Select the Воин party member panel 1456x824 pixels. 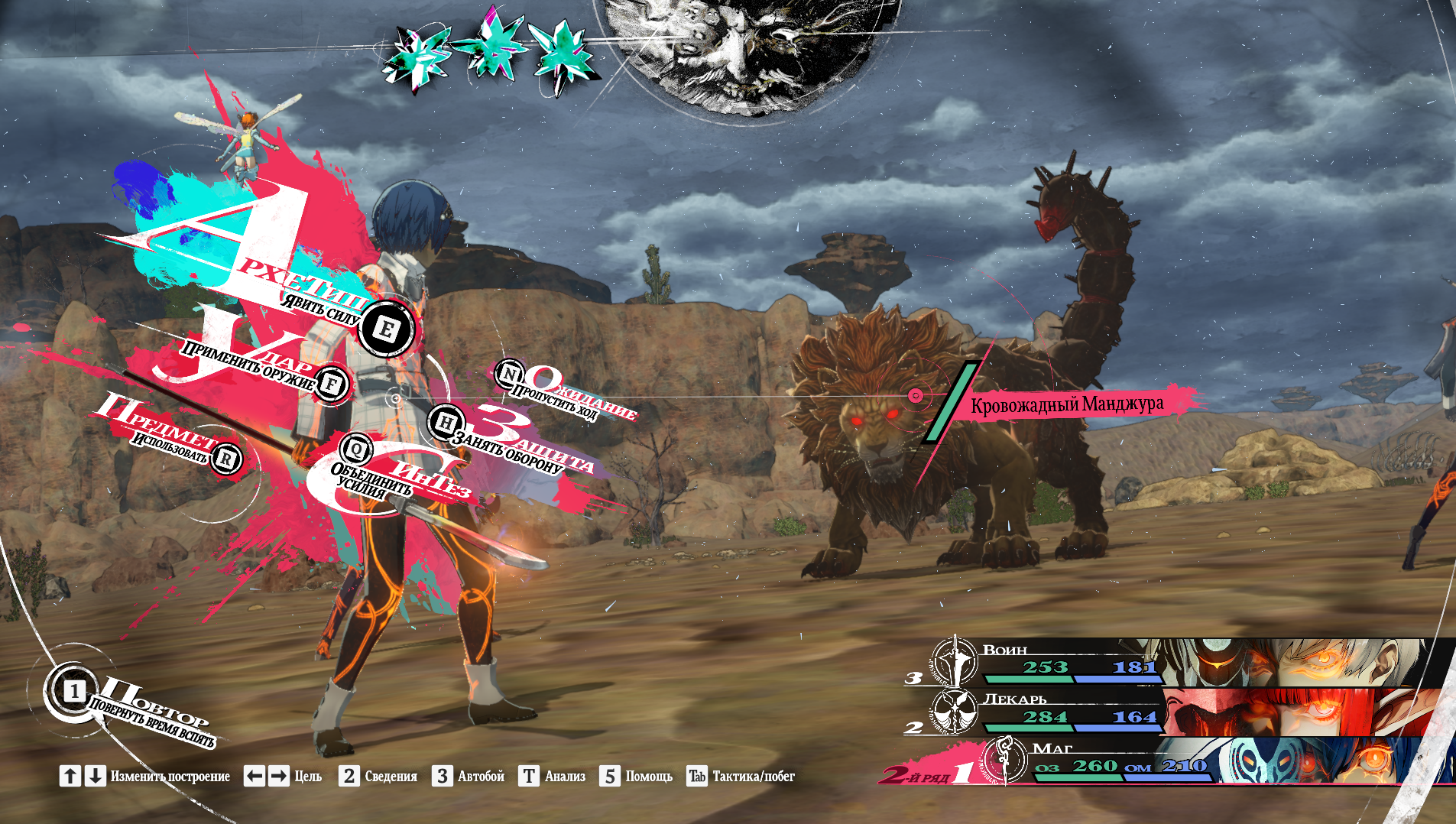click(1177, 663)
